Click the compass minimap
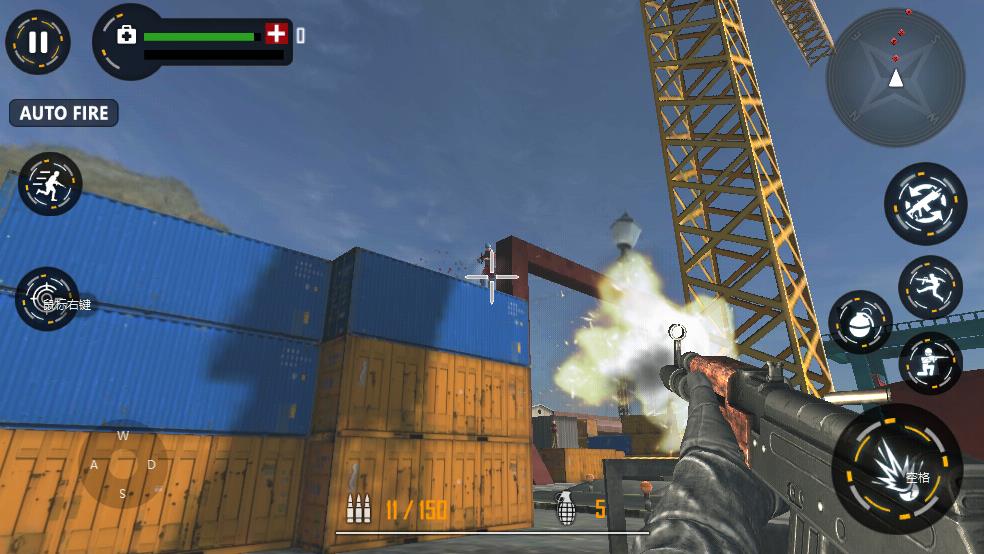 click(895, 78)
